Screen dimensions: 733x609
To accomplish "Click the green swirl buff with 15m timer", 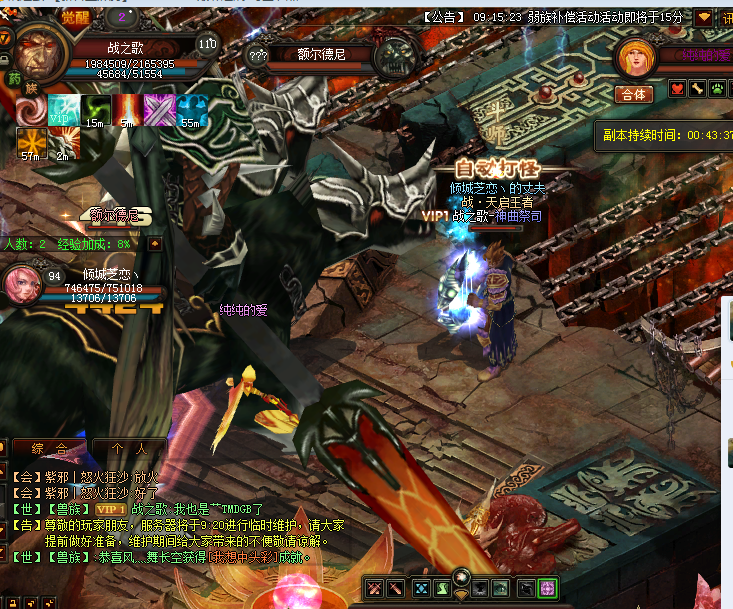I will pos(95,109).
